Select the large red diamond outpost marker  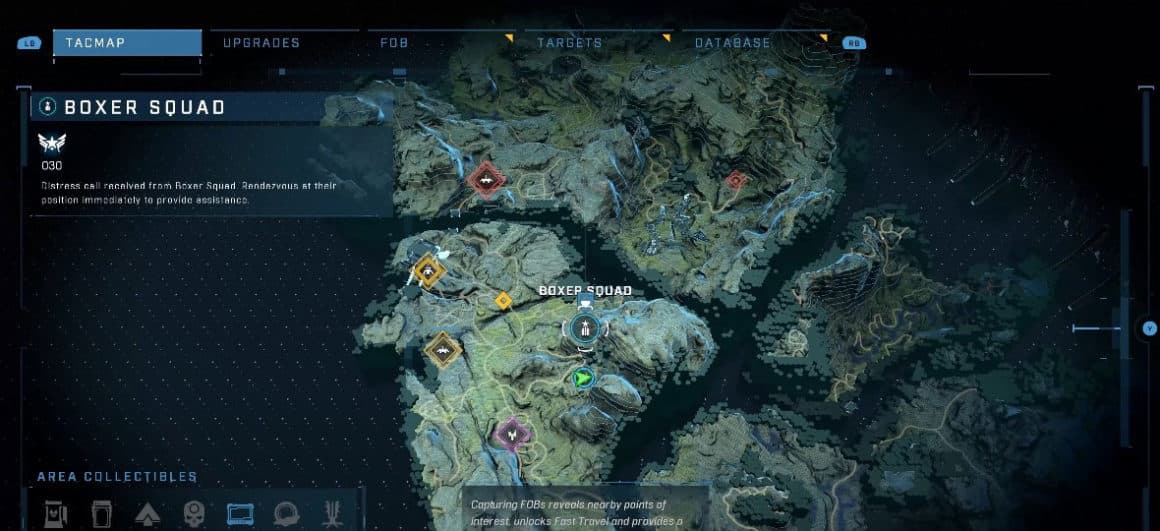coord(486,180)
